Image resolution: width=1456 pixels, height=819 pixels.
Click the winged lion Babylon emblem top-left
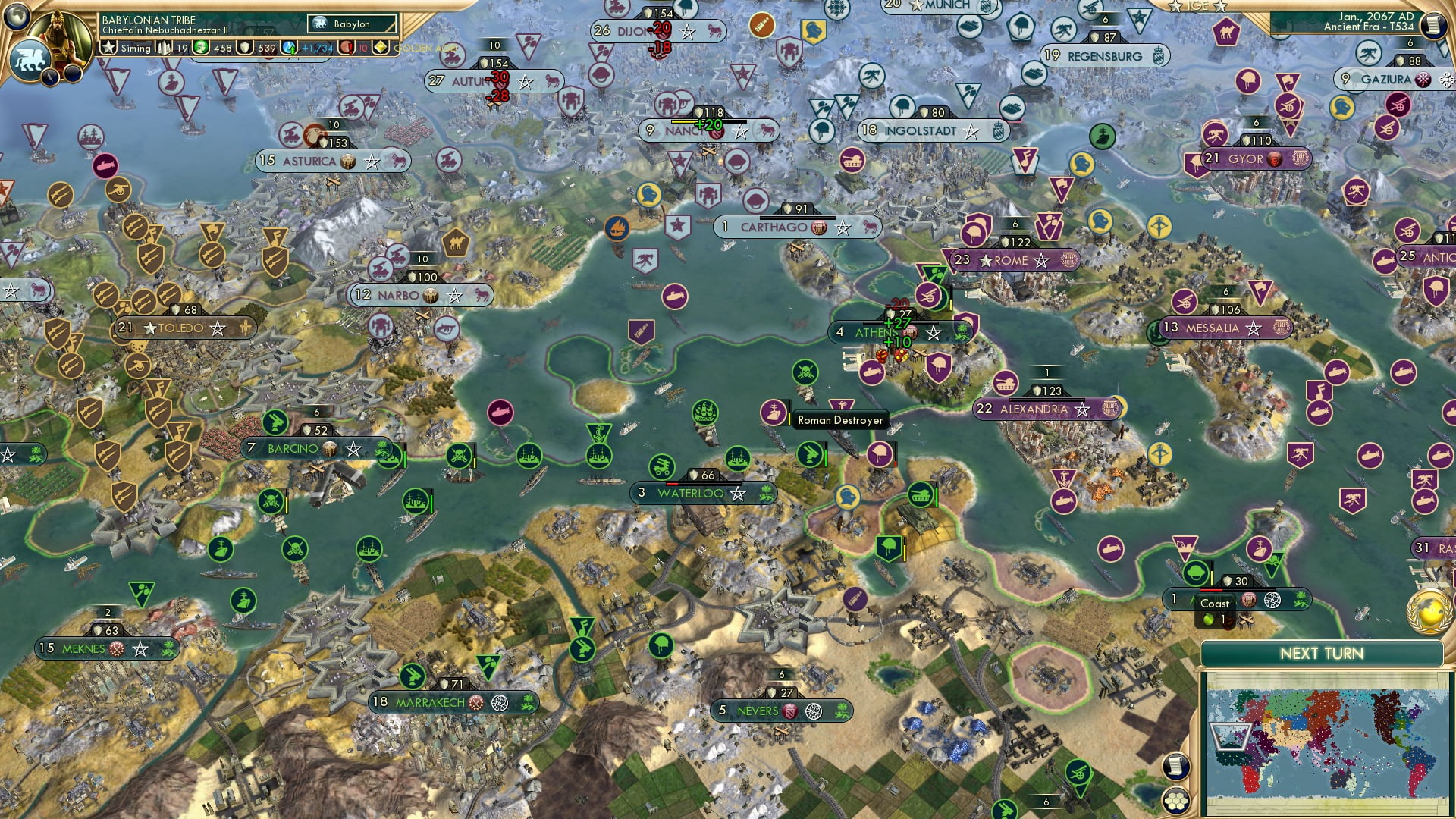(x=30, y=62)
